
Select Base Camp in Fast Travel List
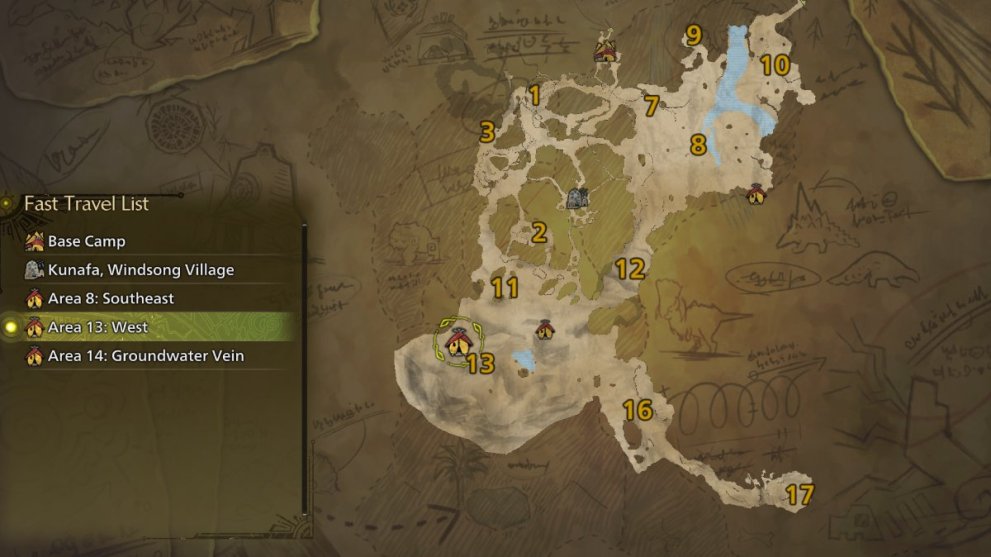pos(86,241)
